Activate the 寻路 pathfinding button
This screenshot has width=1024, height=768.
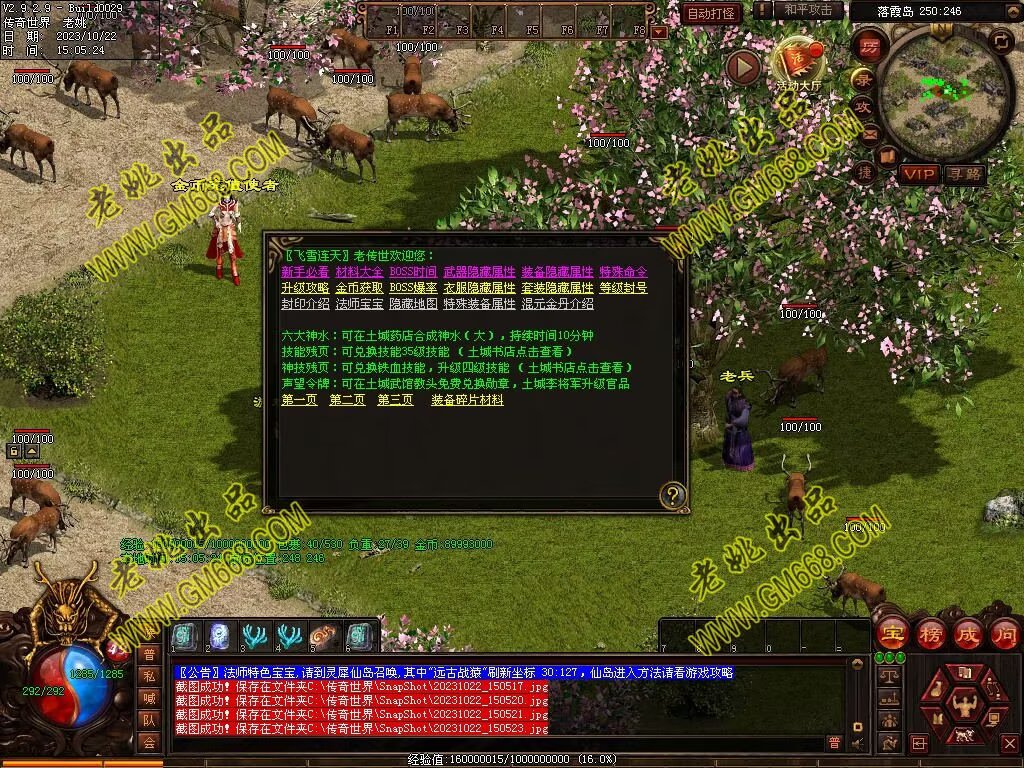click(x=964, y=174)
